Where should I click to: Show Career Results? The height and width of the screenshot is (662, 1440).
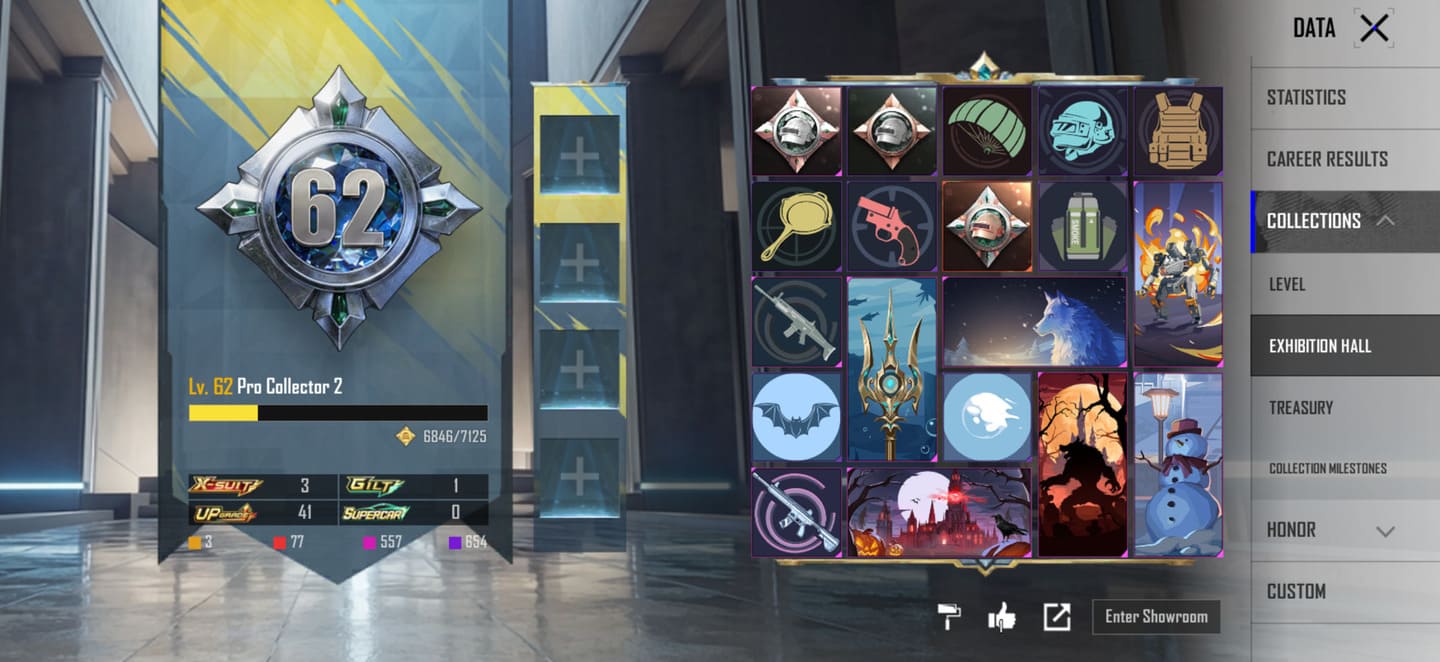tap(1327, 159)
